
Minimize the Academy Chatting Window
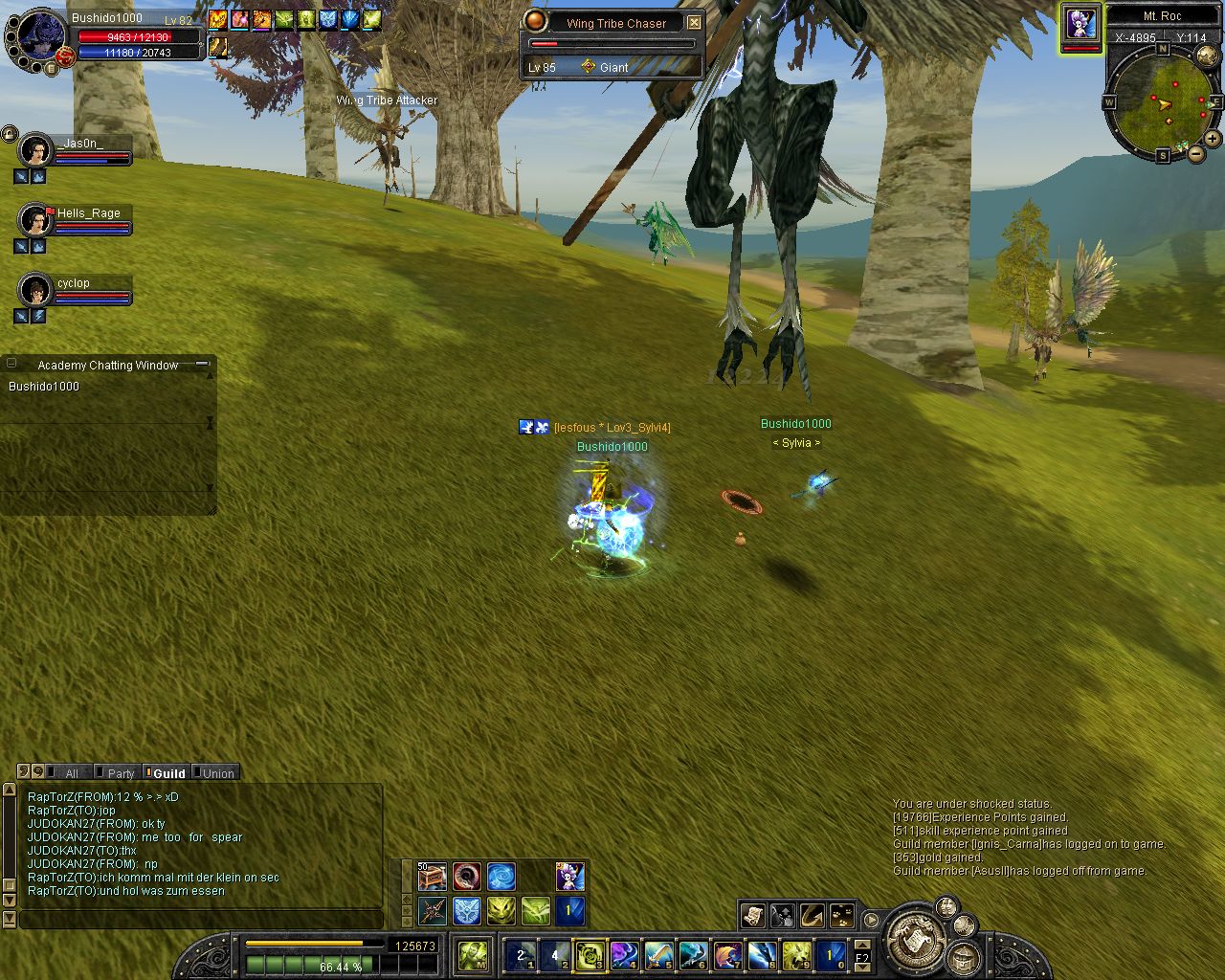[x=202, y=365]
